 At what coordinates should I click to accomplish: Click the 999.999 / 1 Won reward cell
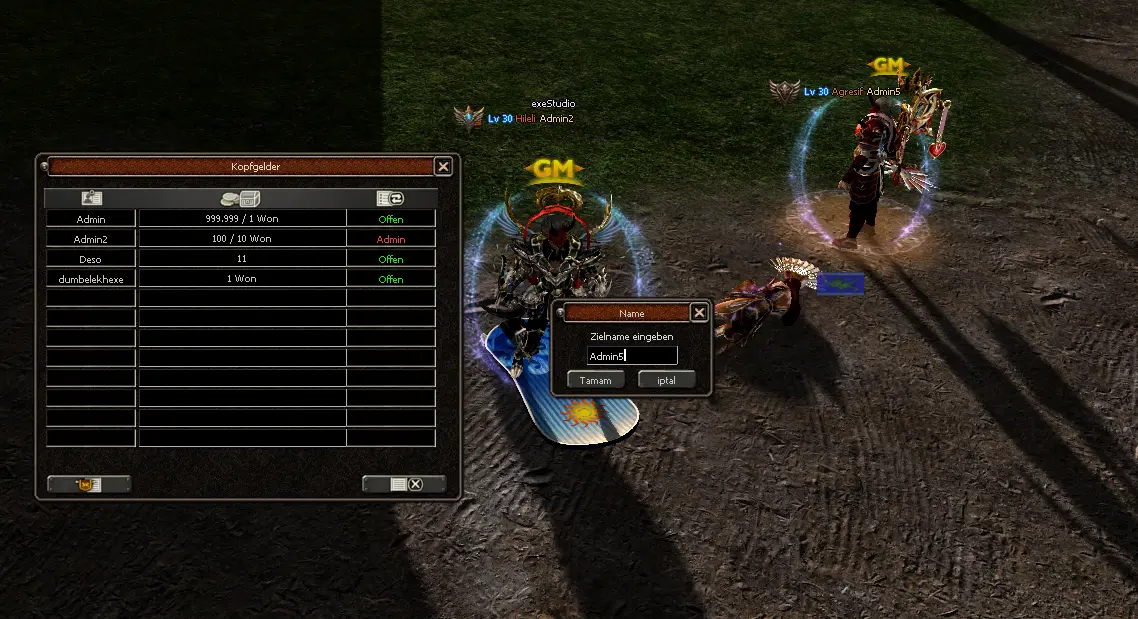click(242, 219)
